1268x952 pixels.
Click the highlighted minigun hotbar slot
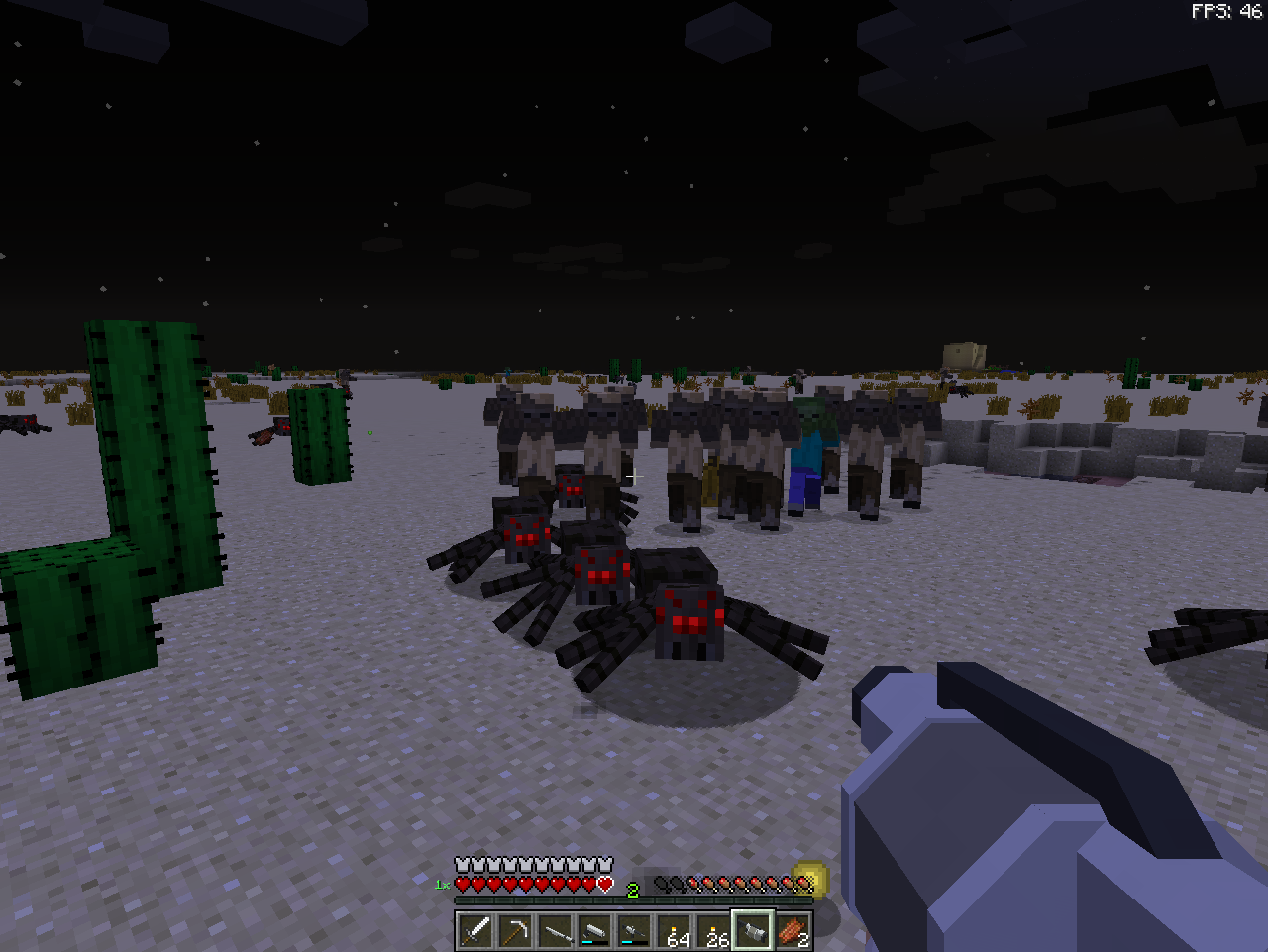click(x=751, y=930)
